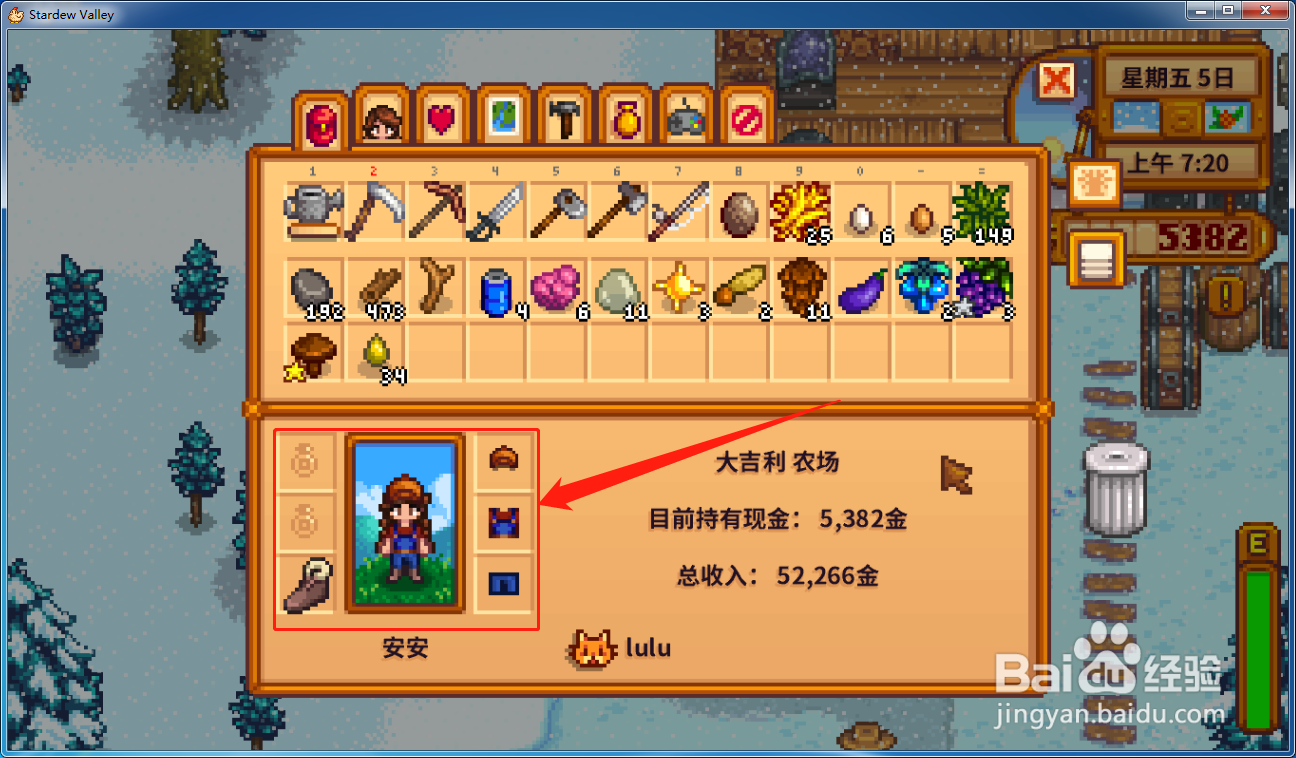Viewport: 1296px width, 758px height.
Task: Open the crafting tab with hammer icon
Action: (563, 120)
